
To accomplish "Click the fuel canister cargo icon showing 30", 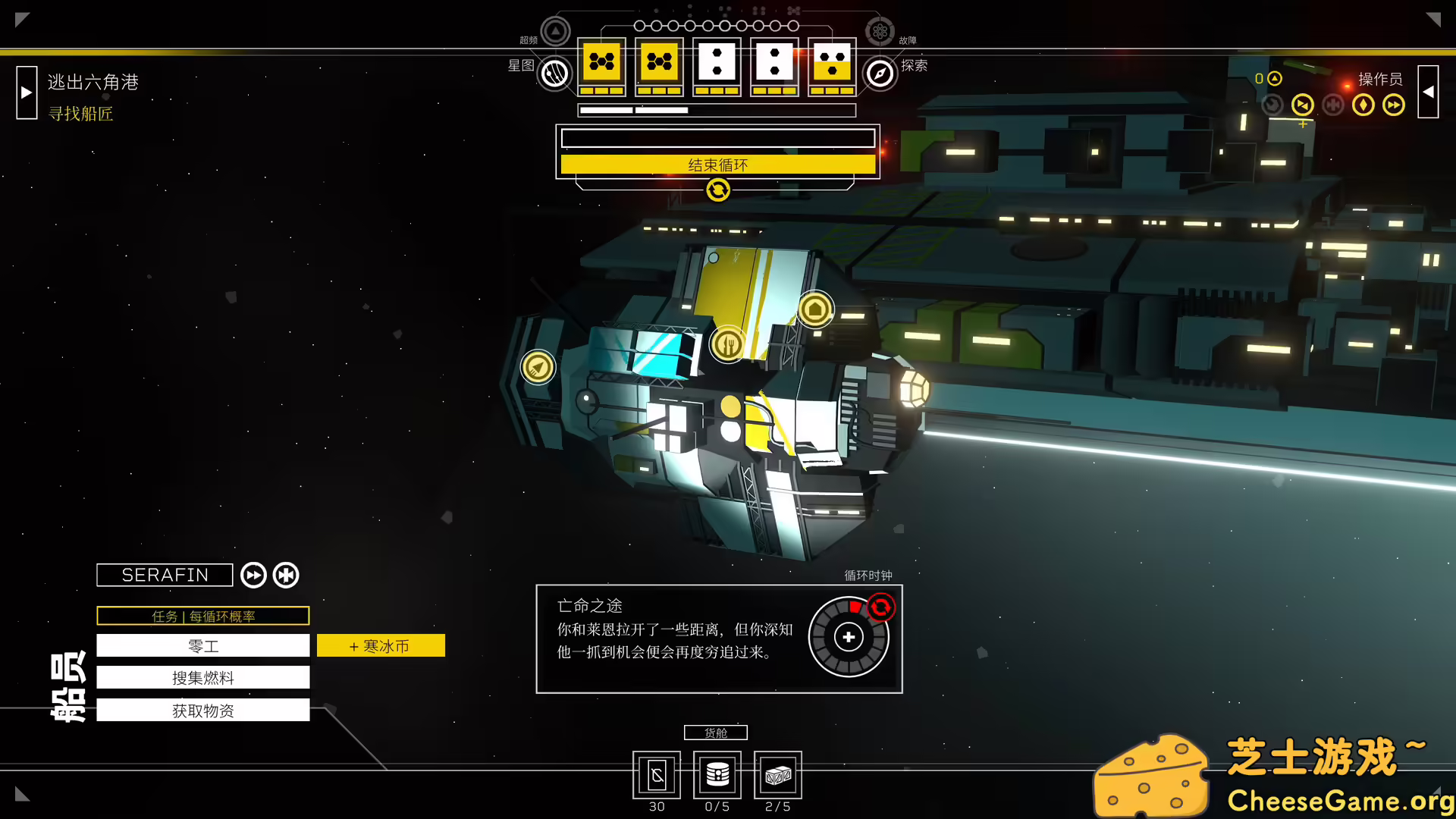I will [657, 775].
